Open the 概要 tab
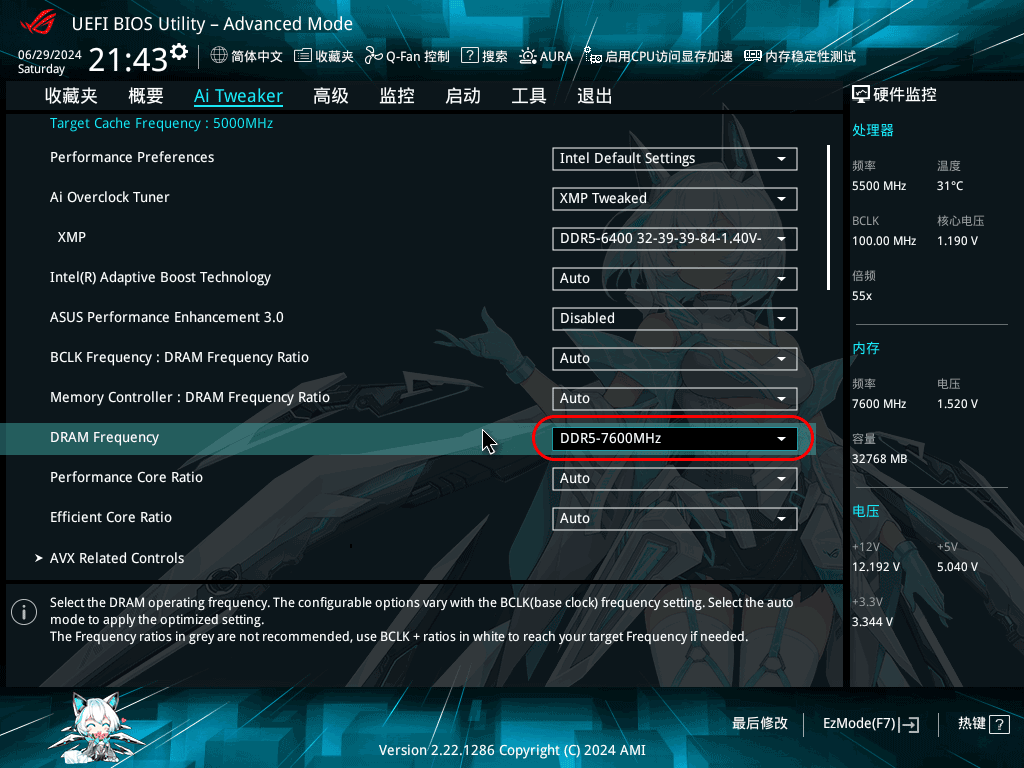Image resolution: width=1024 pixels, height=768 pixels. 146,96
